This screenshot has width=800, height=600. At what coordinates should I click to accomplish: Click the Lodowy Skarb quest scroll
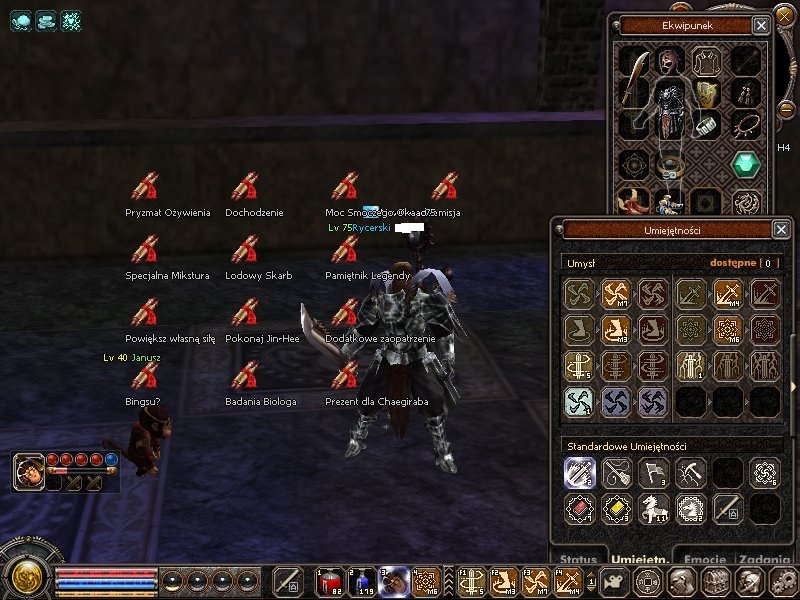[x=245, y=249]
